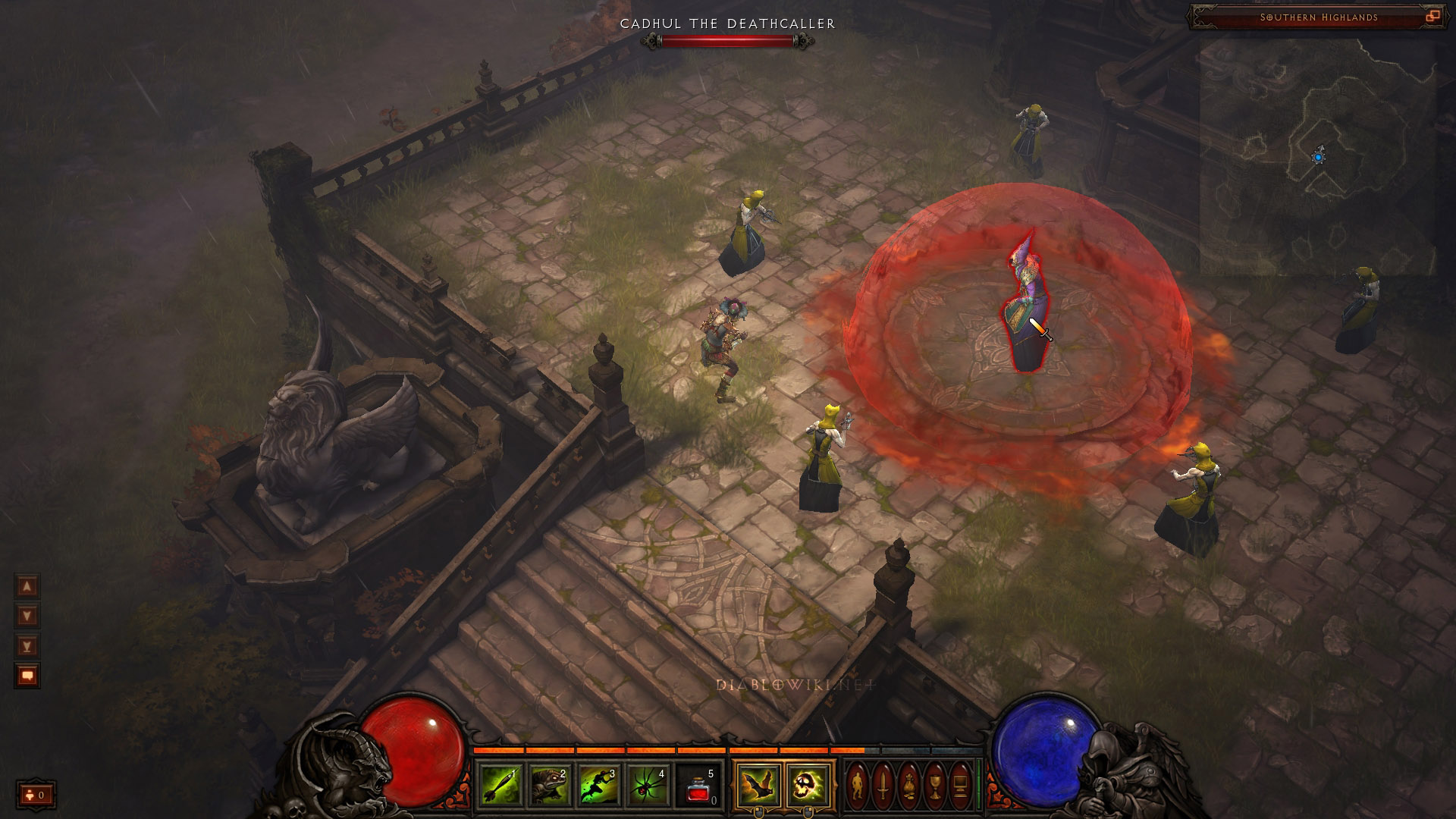Expand the map with the overlapping squares icon
The height and width of the screenshot is (819, 1456).
click(1432, 16)
